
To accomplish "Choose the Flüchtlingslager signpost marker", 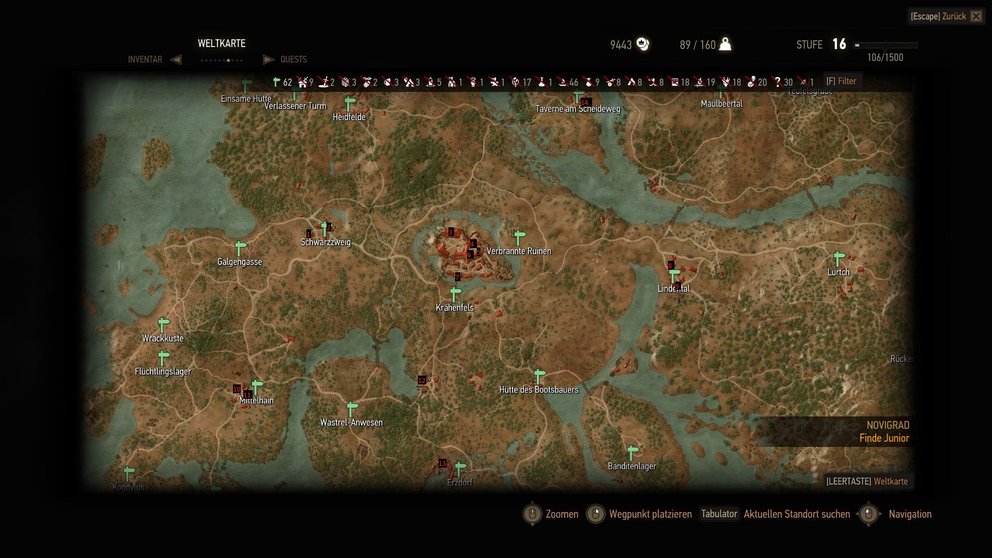I will click(163, 359).
